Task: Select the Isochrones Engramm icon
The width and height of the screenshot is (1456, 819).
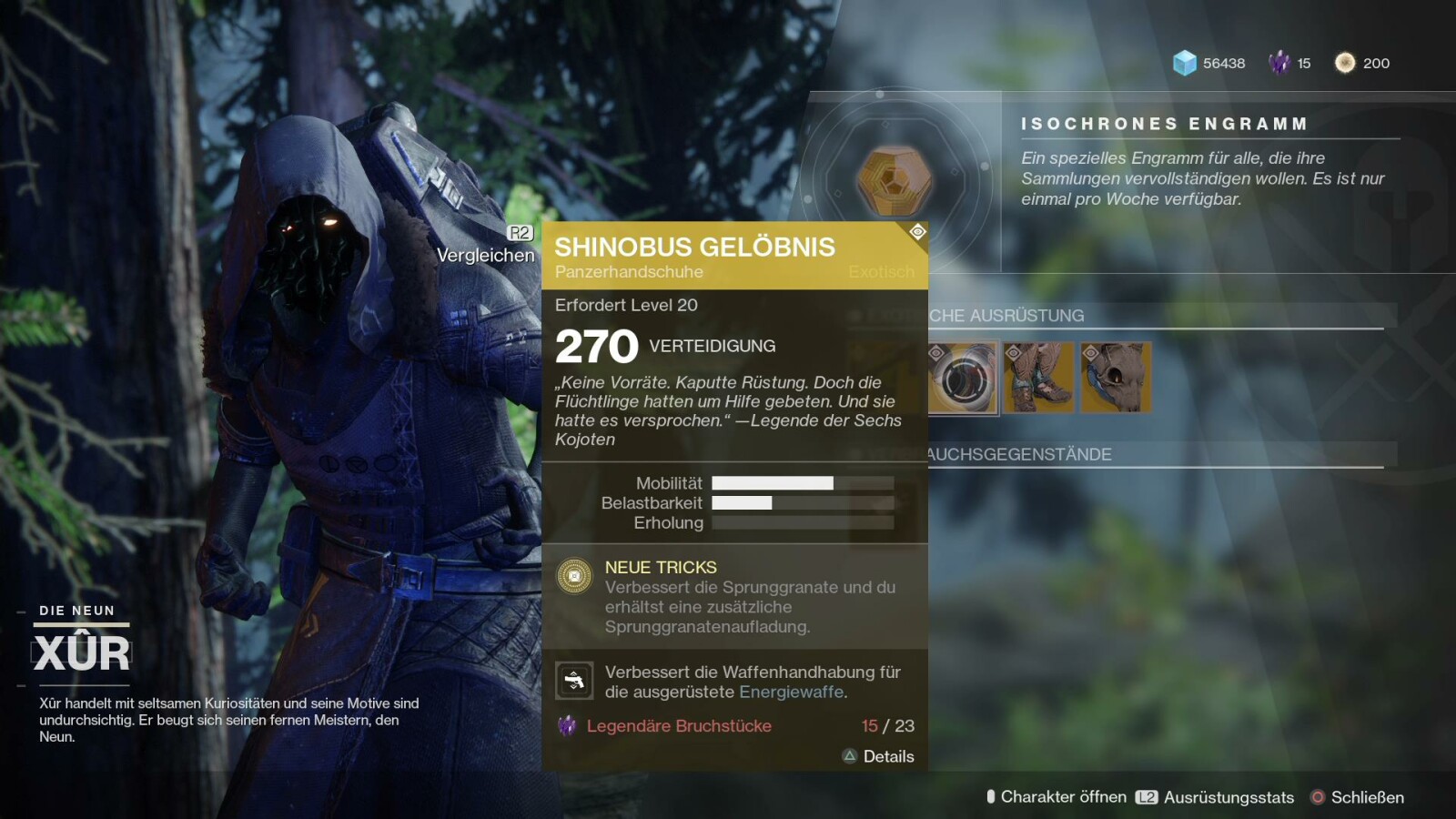Action: (895, 179)
